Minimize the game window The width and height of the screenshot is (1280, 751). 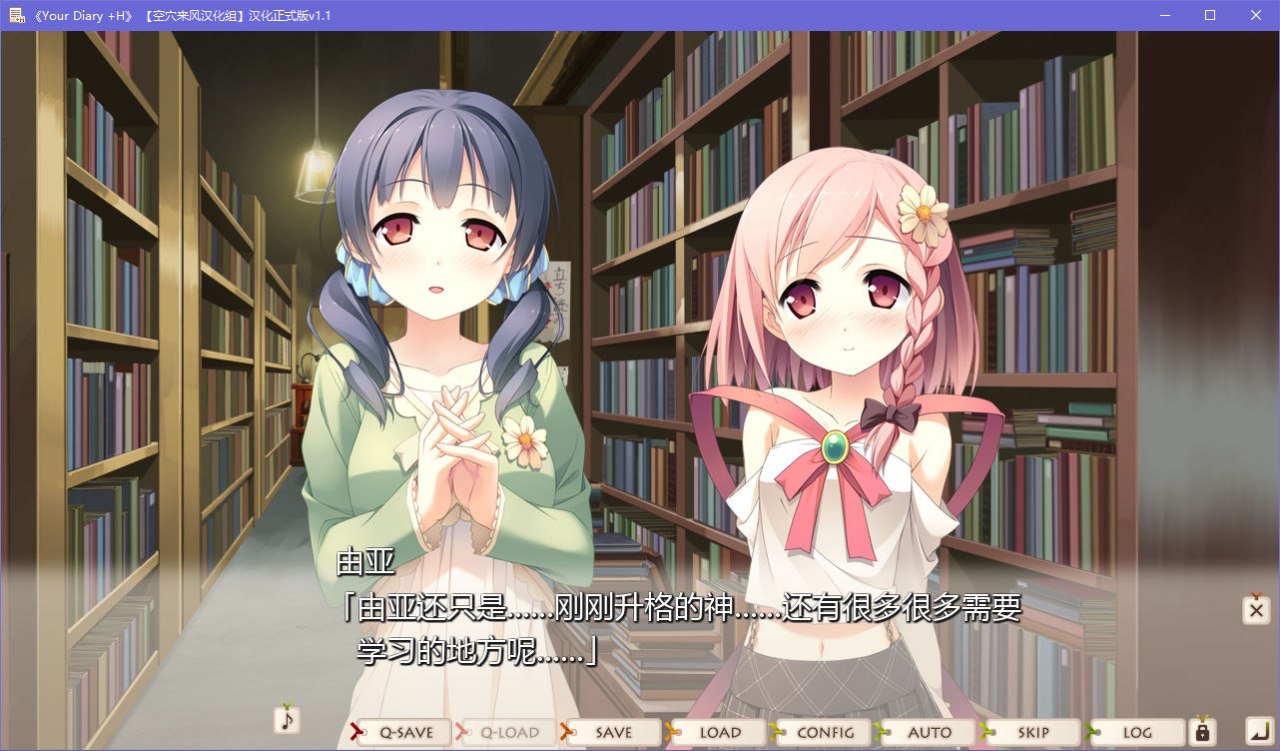(x=1163, y=15)
